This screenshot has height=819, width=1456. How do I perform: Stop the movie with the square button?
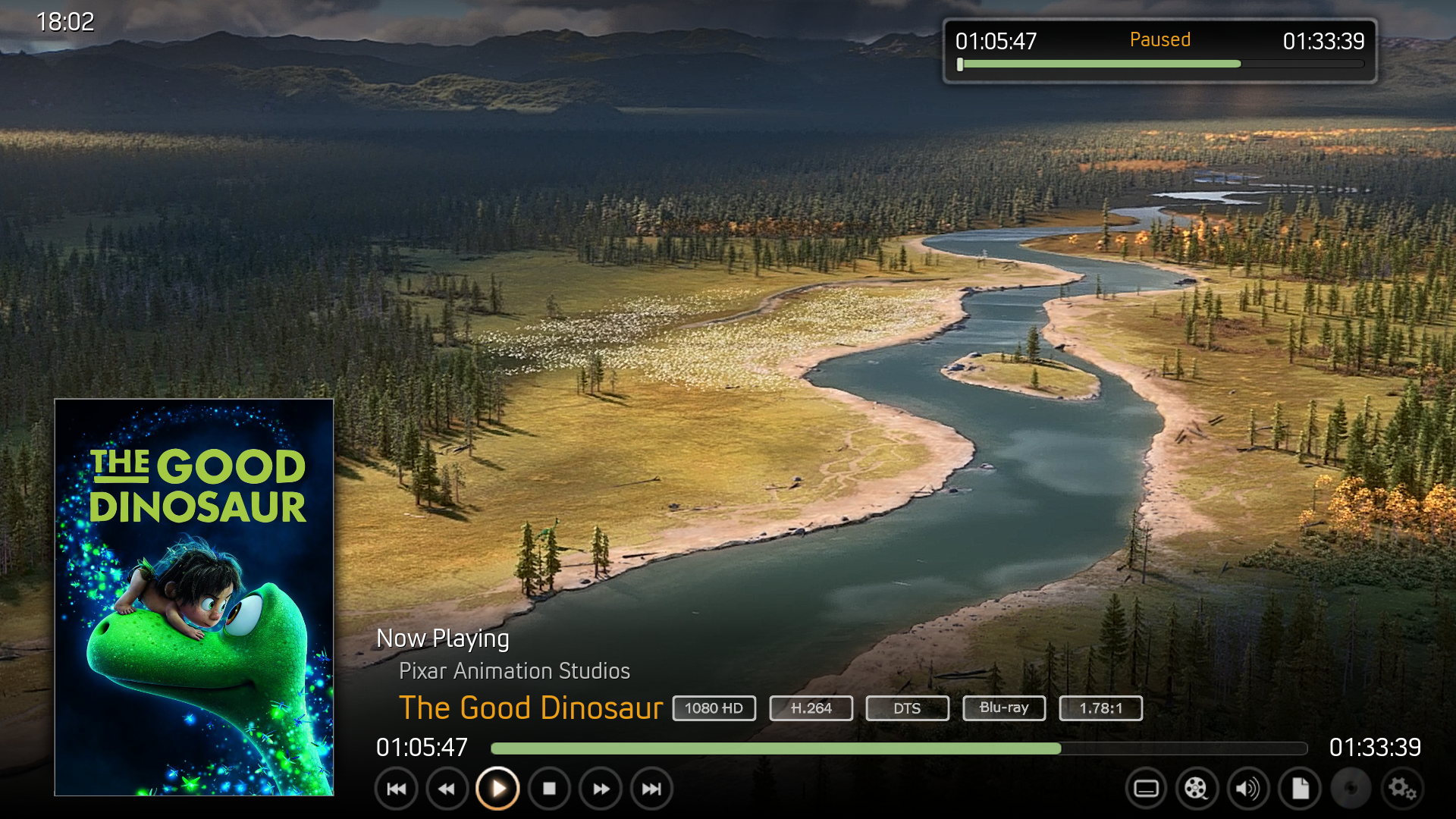pos(549,789)
